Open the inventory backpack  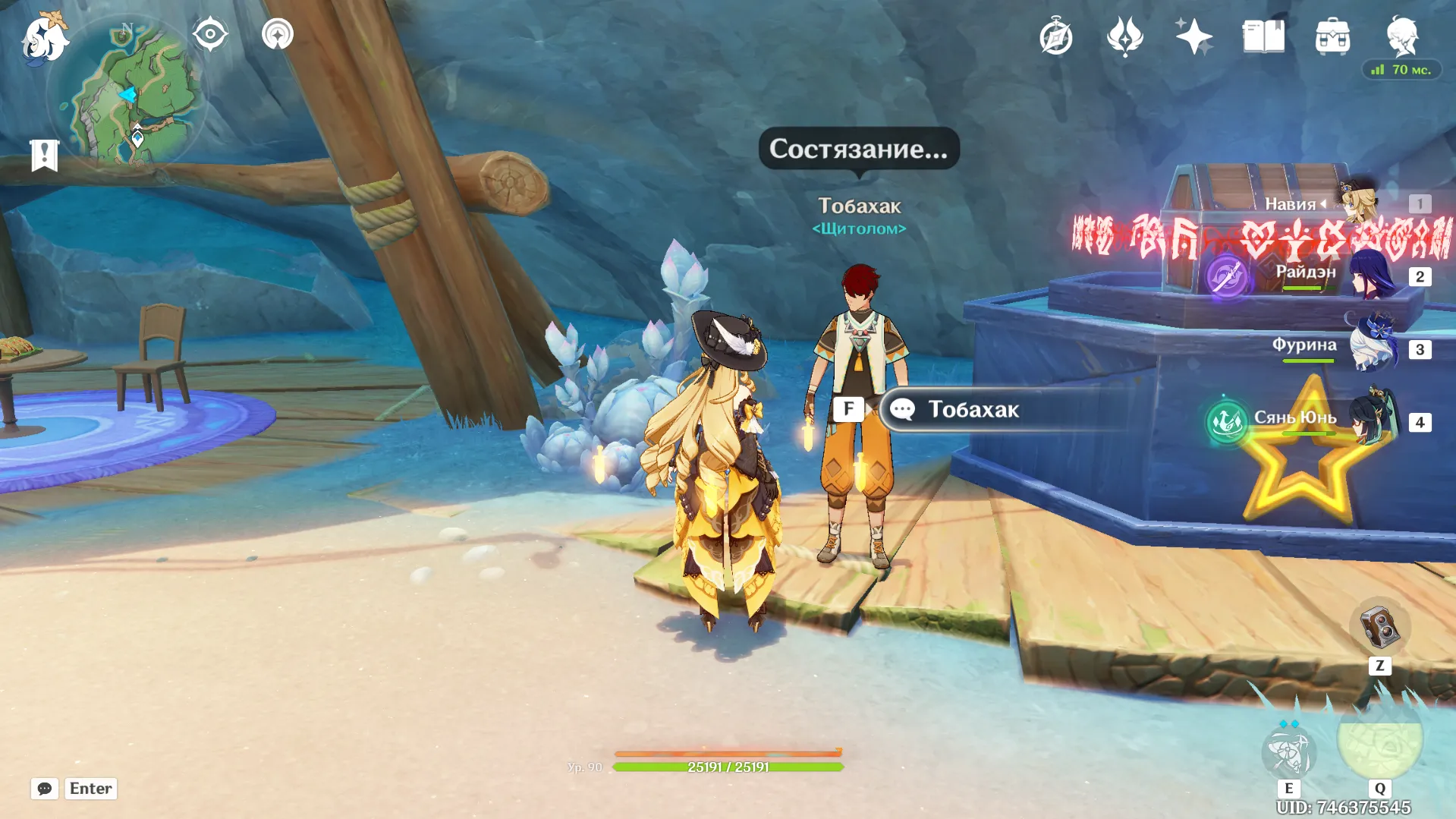(x=1332, y=36)
